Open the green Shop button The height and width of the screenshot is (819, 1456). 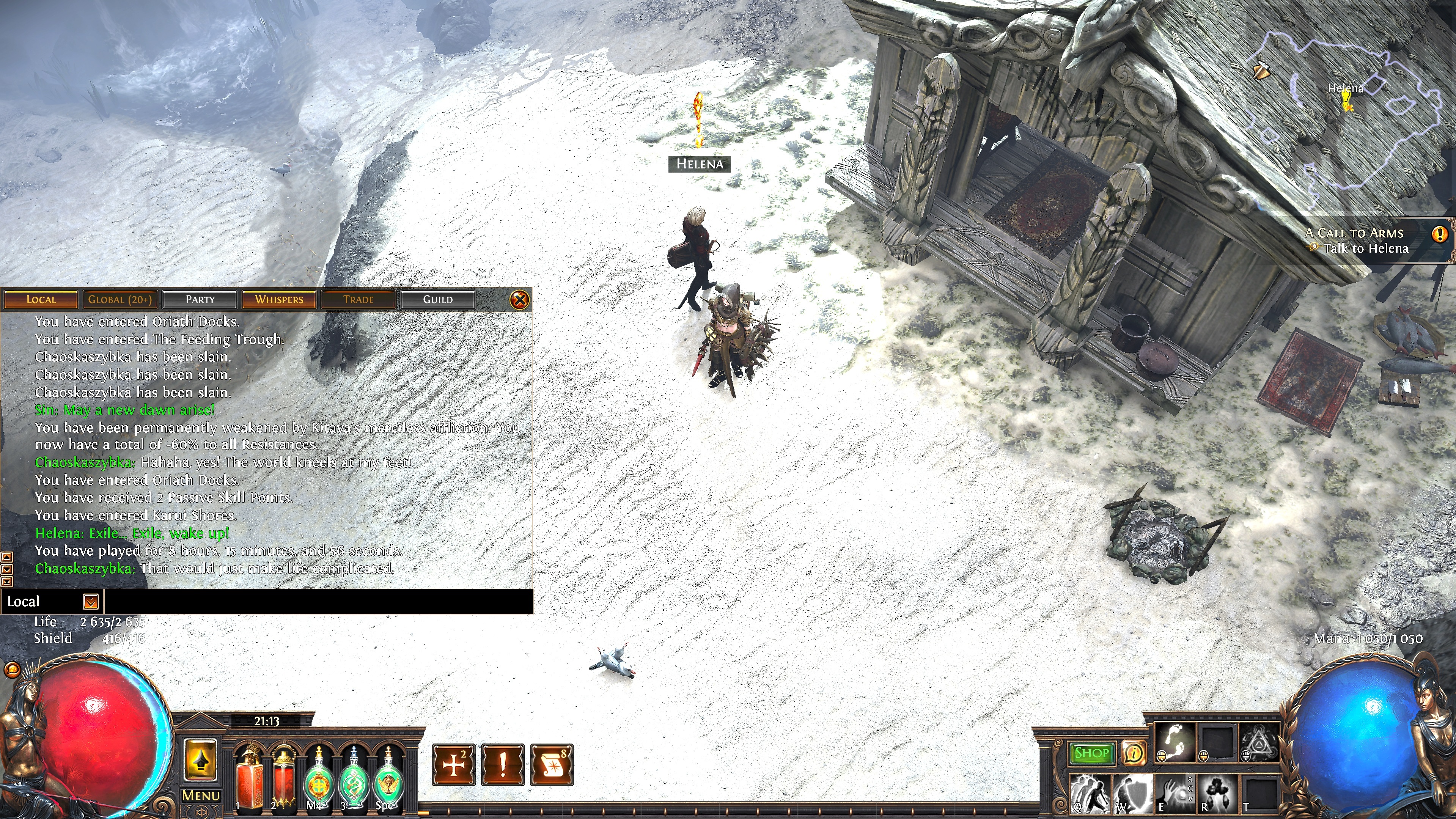1091,753
